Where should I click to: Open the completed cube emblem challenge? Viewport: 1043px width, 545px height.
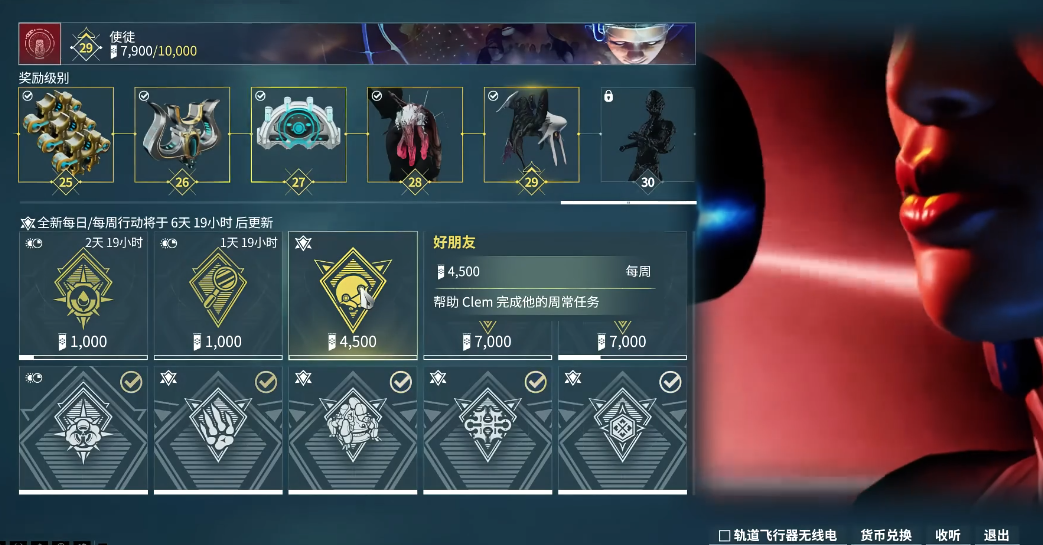(622, 428)
